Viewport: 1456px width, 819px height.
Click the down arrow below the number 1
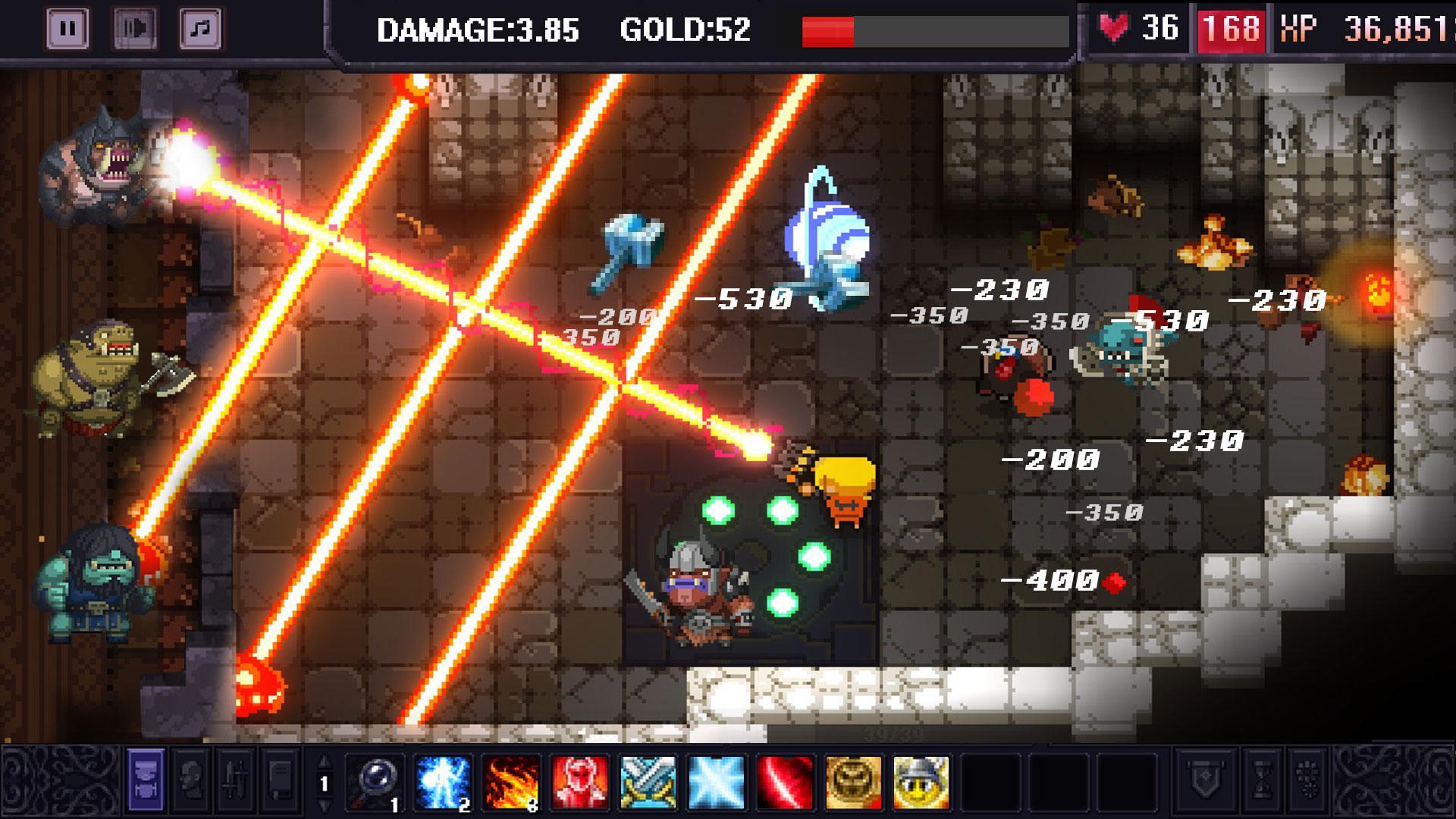click(x=325, y=805)
